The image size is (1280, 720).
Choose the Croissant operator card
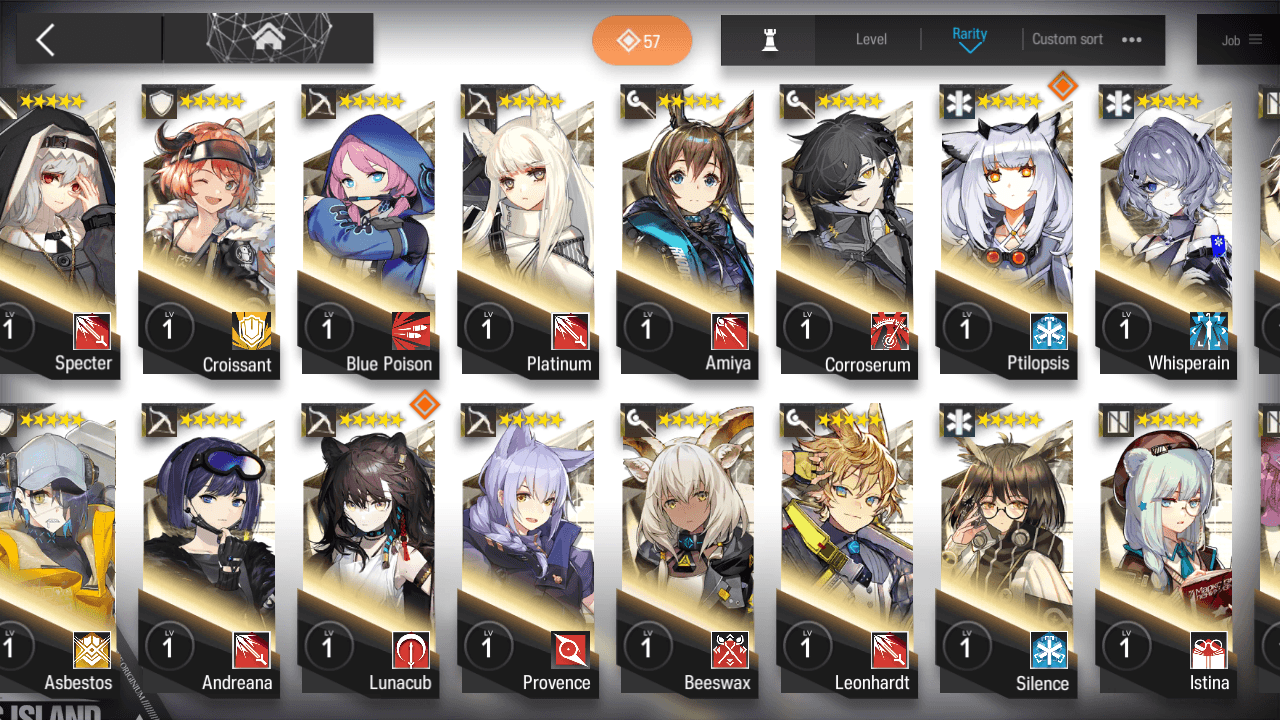click(x=208, y=230)
